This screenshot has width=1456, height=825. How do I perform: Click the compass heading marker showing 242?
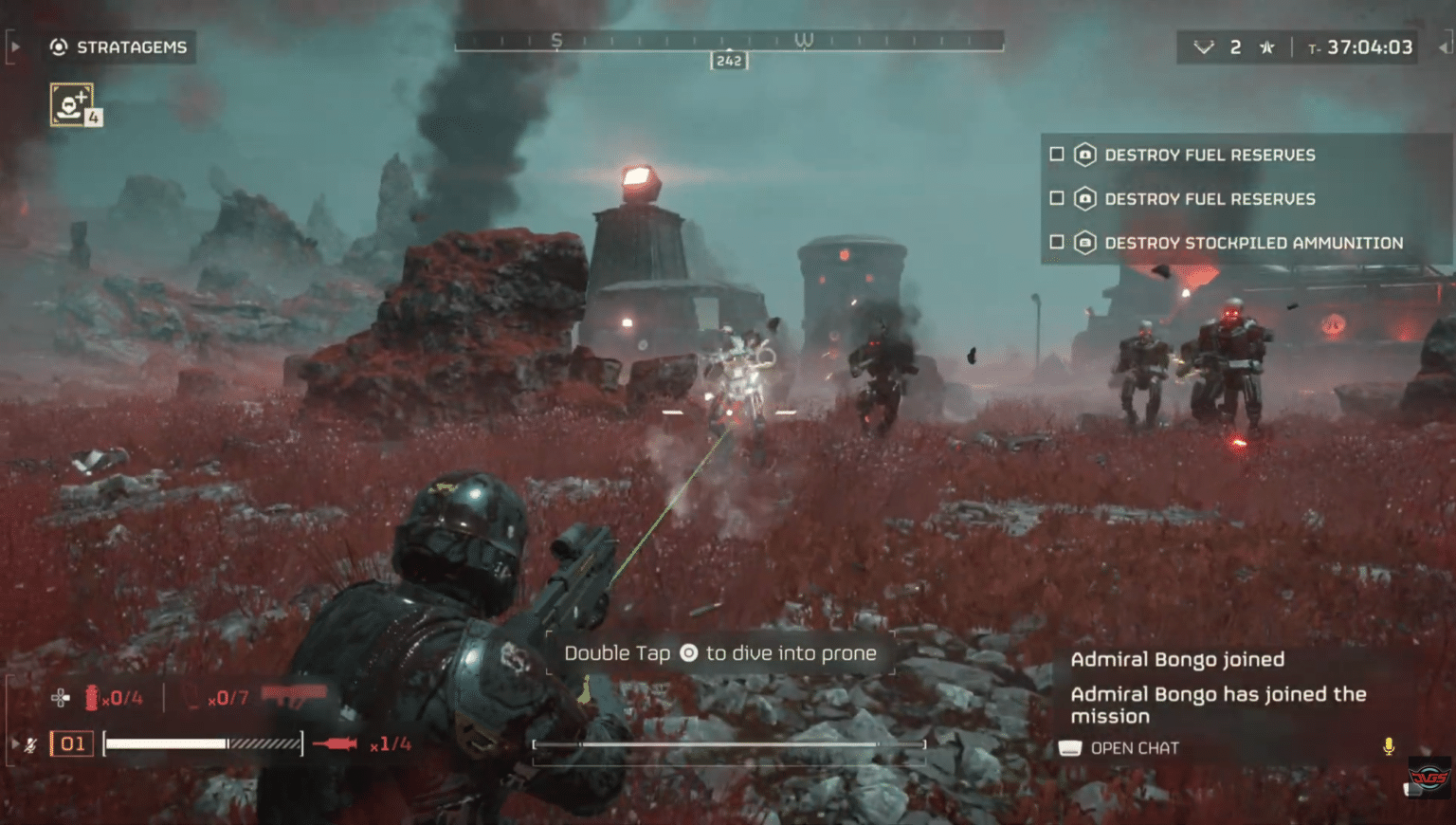729,60
